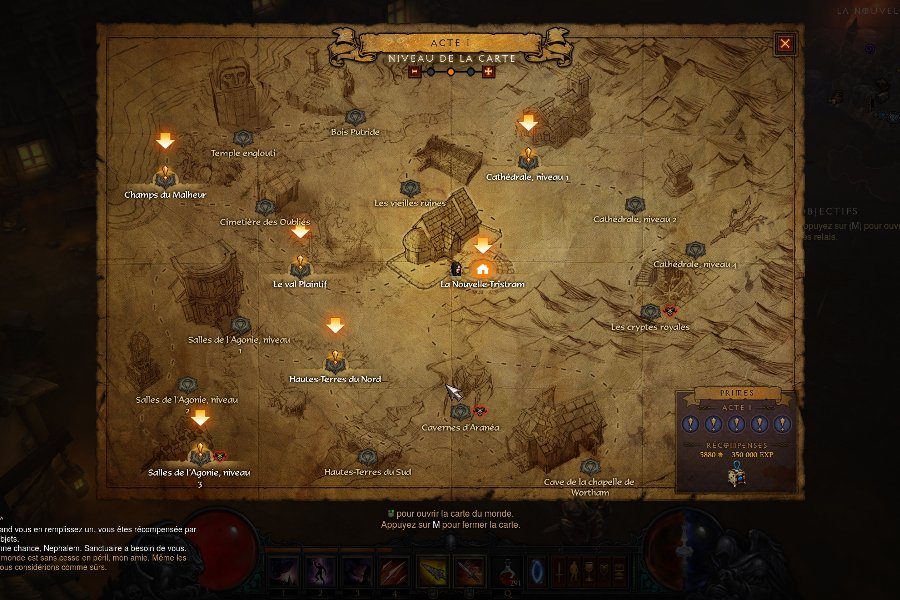The width and height of the screenshot is (900, 600).
Task: Choose the Le val Plaintif waypoint
Action: pyautogui.click(x=300, y=267)
